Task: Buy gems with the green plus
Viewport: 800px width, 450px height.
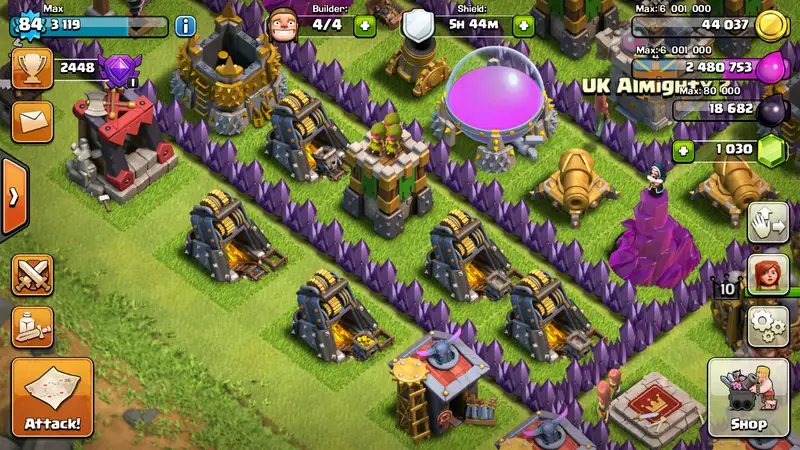Action: 684,151
